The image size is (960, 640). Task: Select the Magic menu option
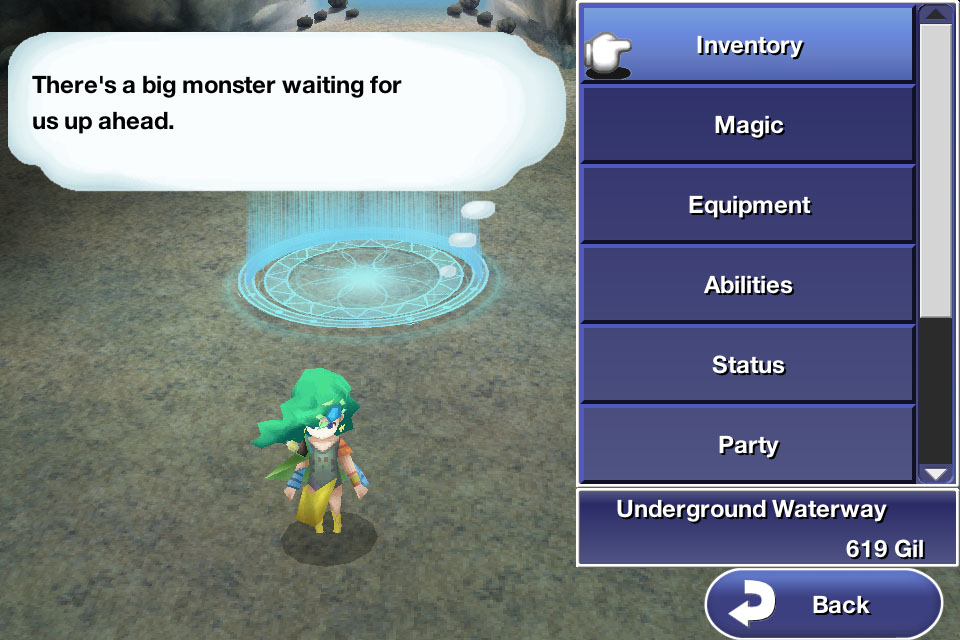click(x=748, y=125)
